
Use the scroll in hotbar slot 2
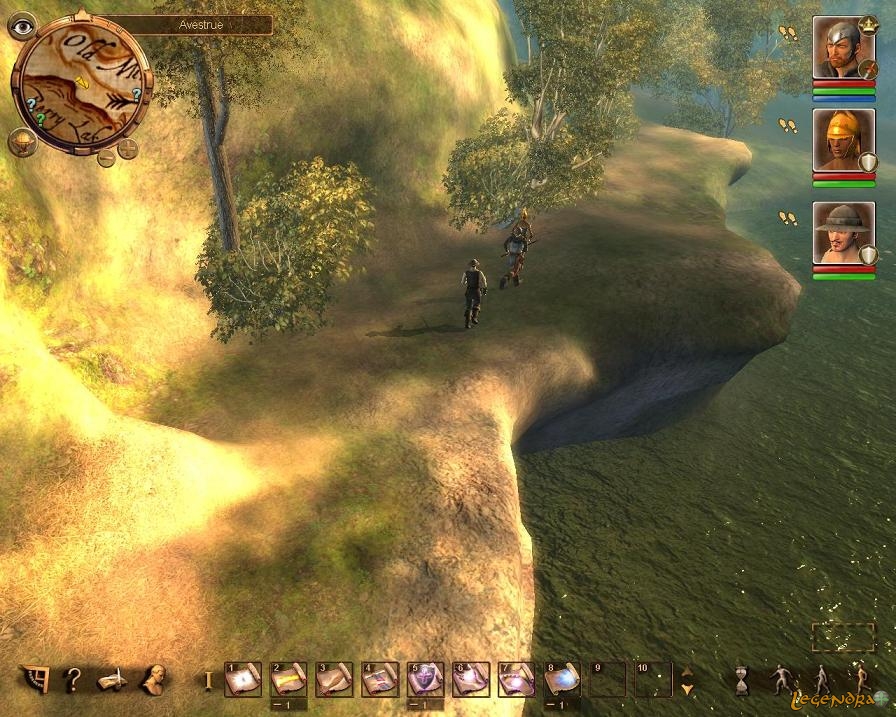click(288, 680)
